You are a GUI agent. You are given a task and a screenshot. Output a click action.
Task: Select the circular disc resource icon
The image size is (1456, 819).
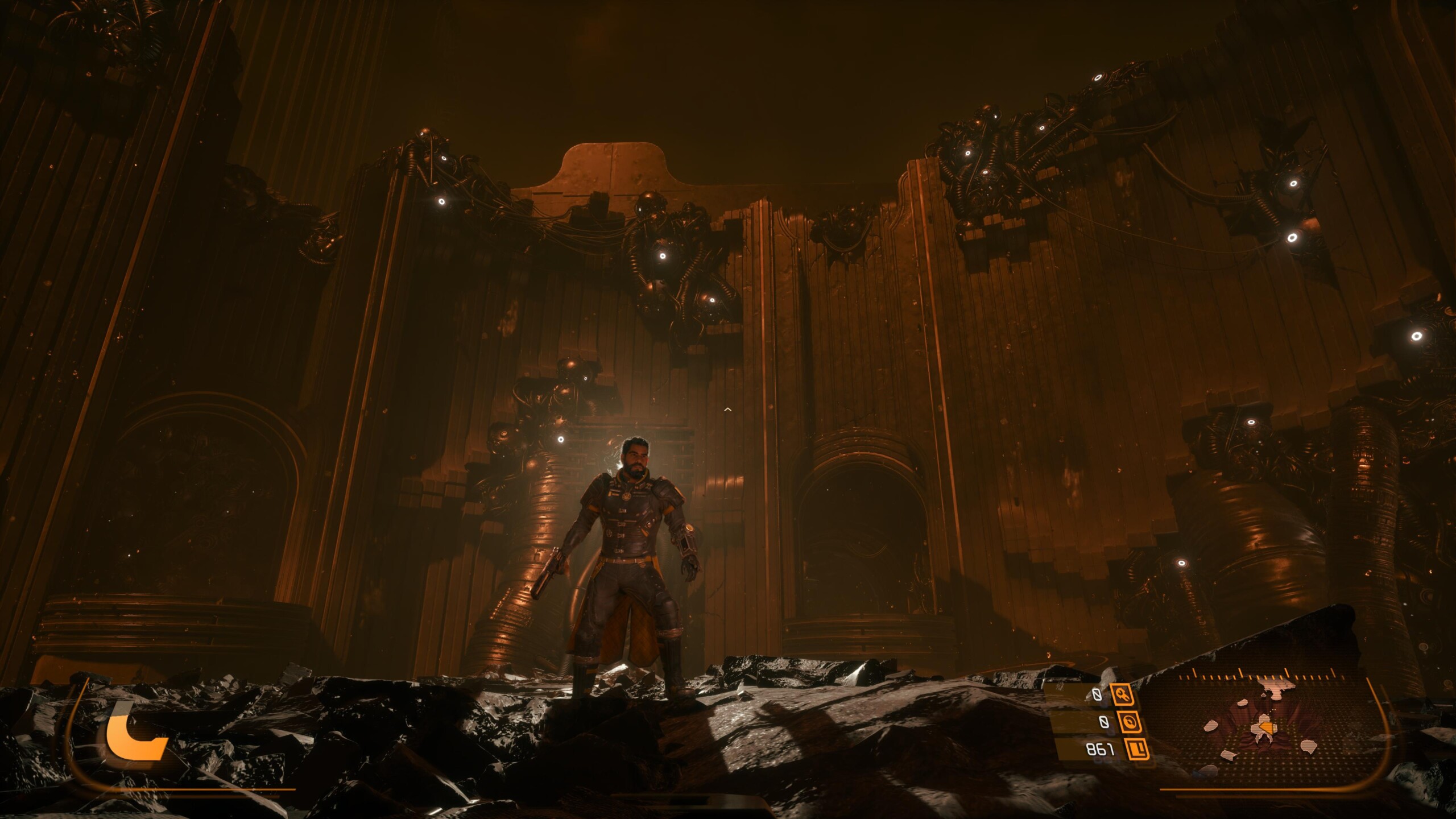[x=1129, y=722]
